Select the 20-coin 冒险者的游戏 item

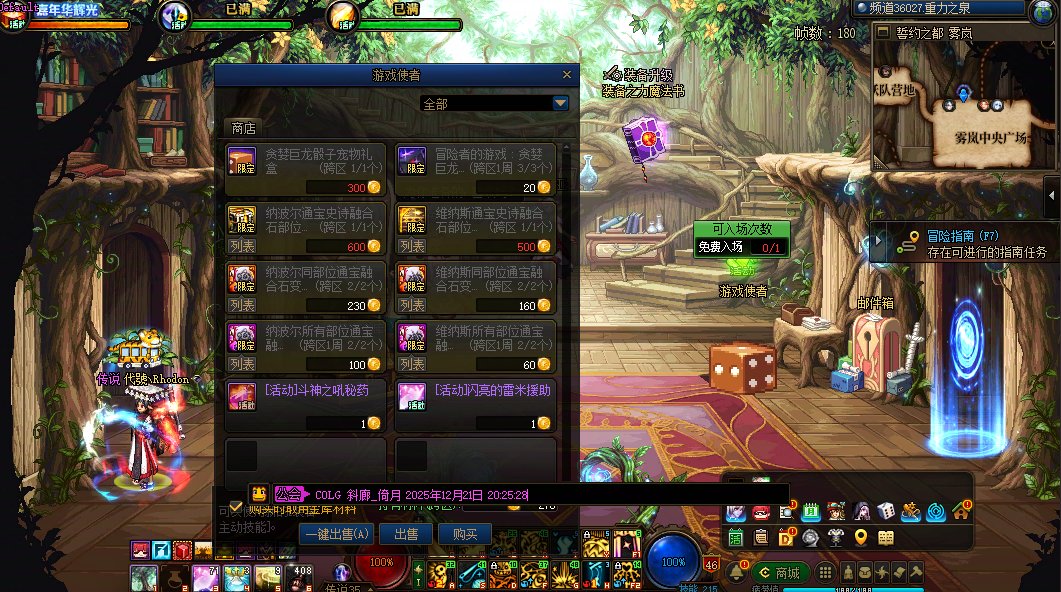(475, 170)
